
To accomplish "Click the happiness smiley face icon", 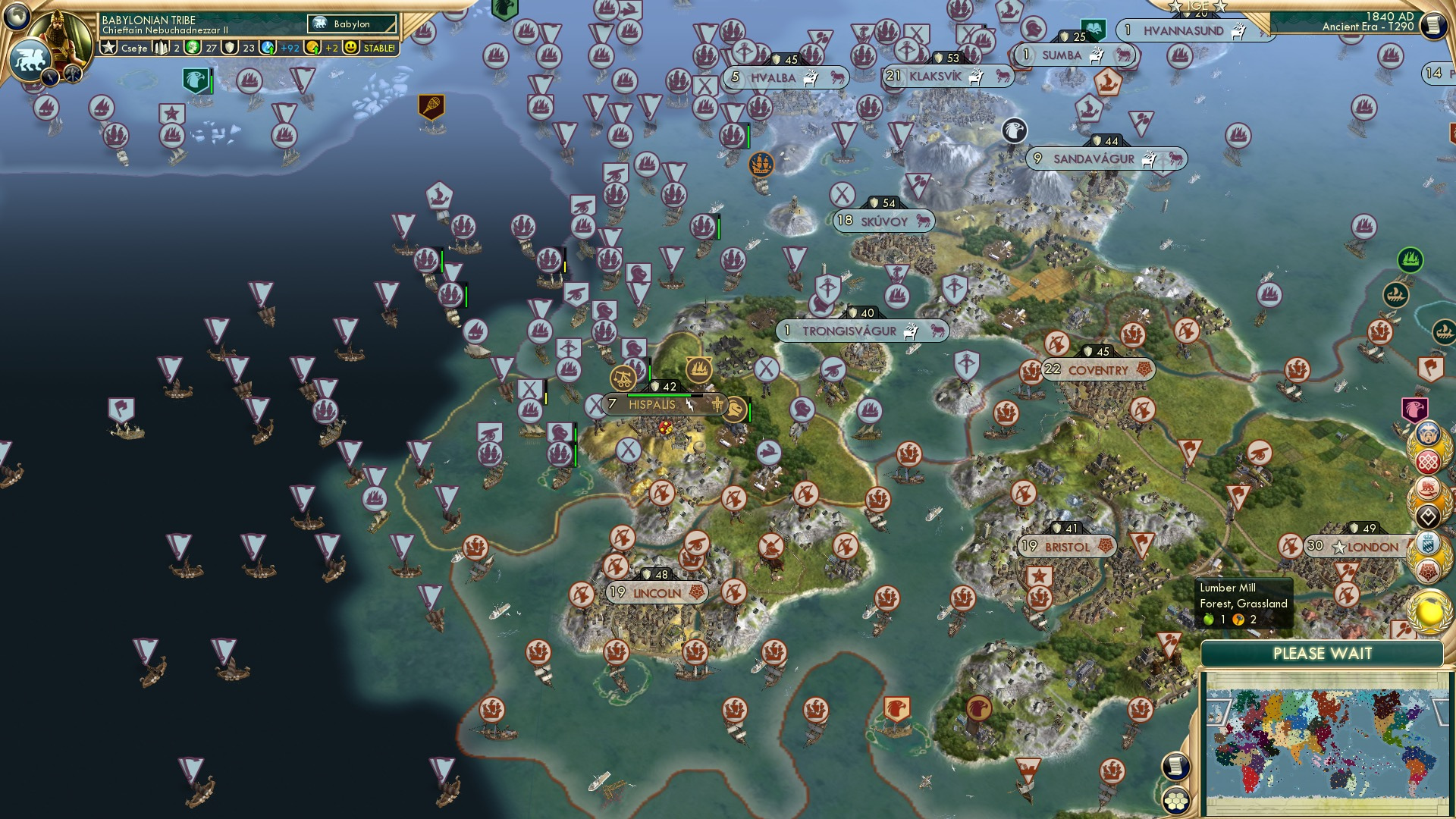I will coord(349,48).
